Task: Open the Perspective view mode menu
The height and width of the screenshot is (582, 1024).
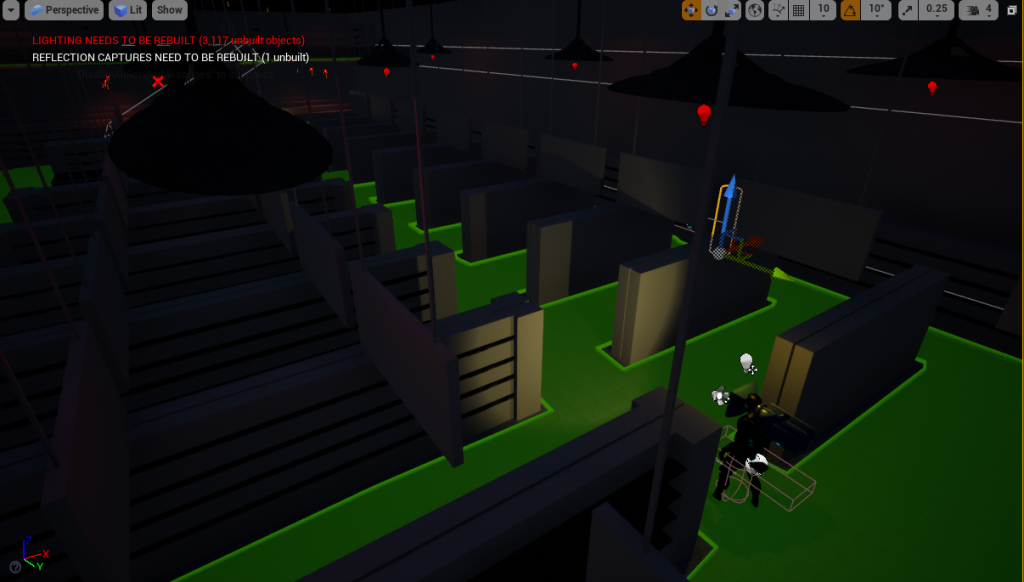Action: pos(65,10)
